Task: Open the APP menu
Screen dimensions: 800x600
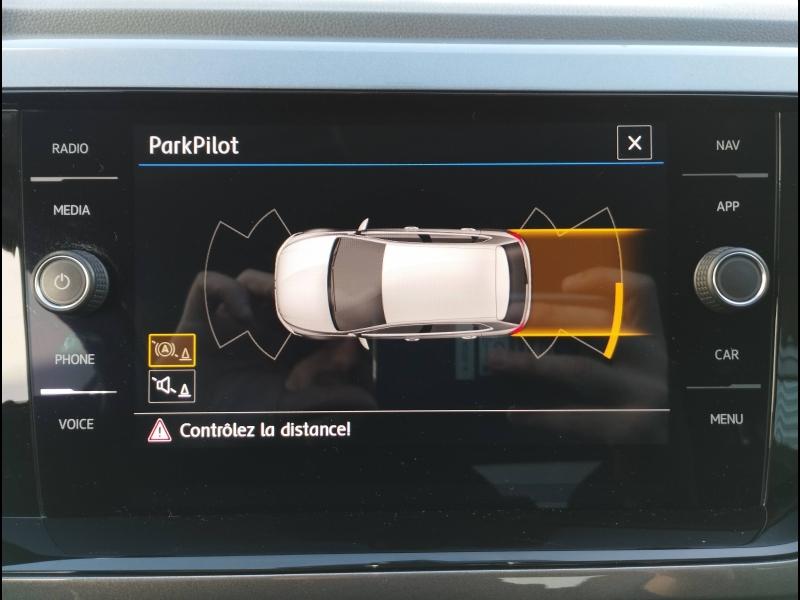Action: pos(727,206)
